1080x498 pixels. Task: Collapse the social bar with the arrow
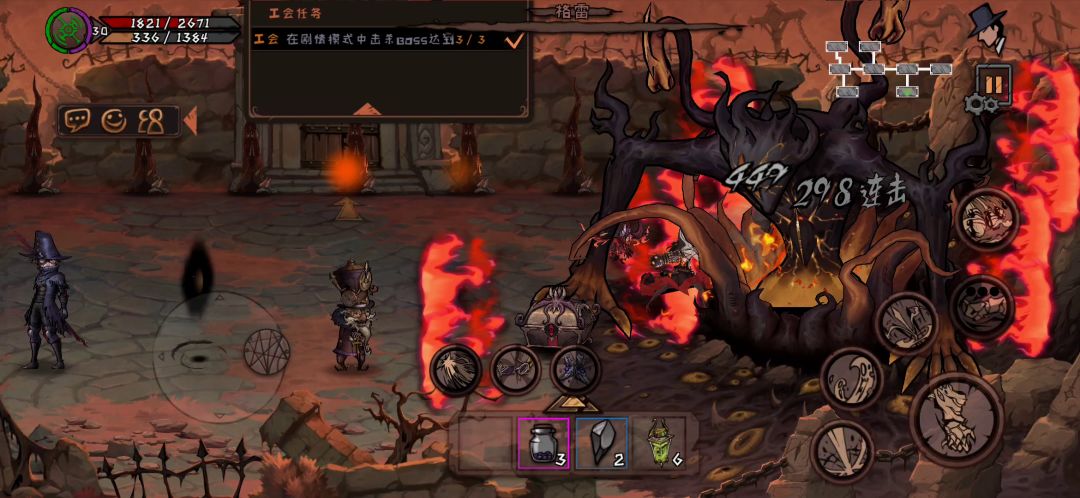tap(189, 121)
